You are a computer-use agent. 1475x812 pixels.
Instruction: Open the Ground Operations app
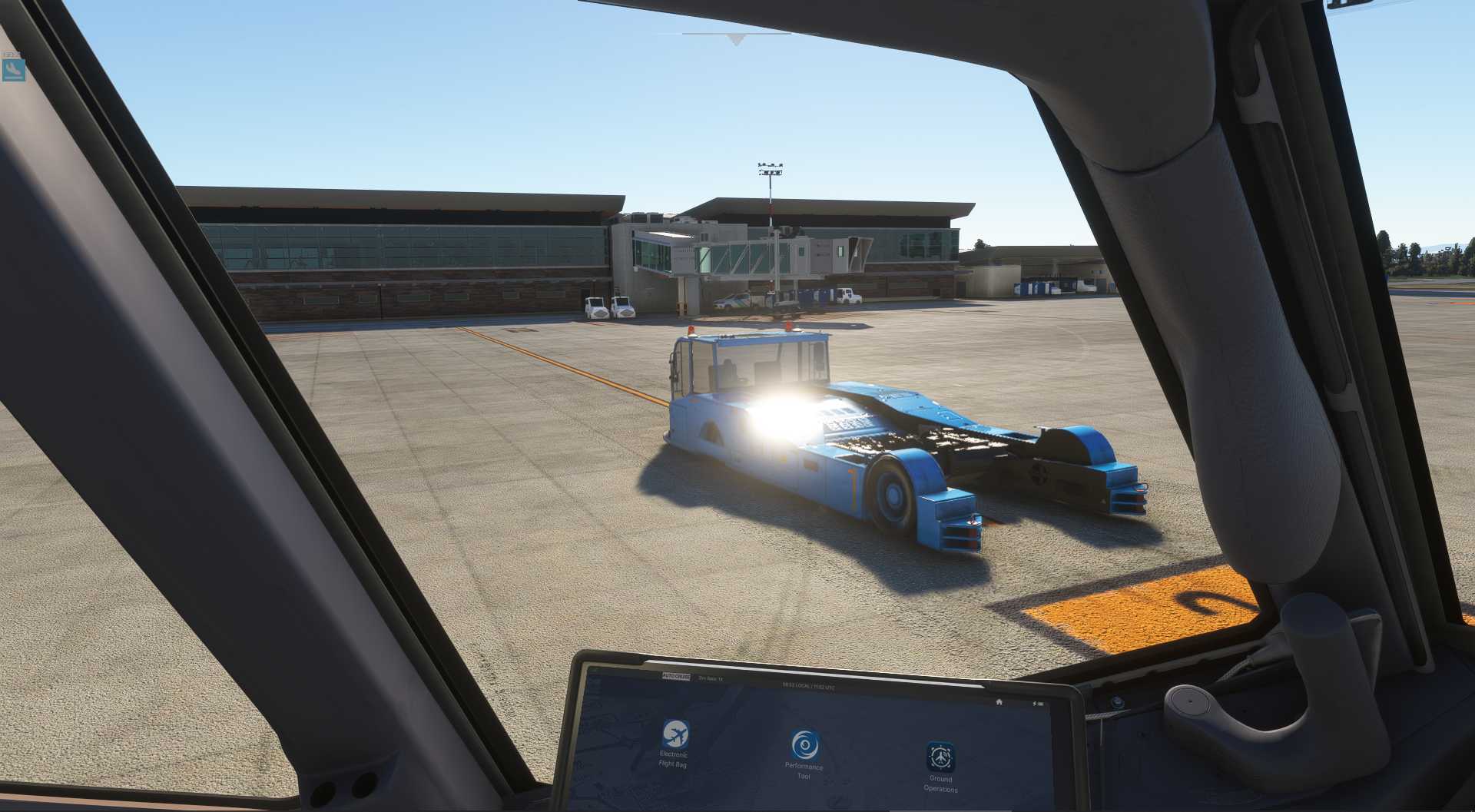[x=940, y=757]
